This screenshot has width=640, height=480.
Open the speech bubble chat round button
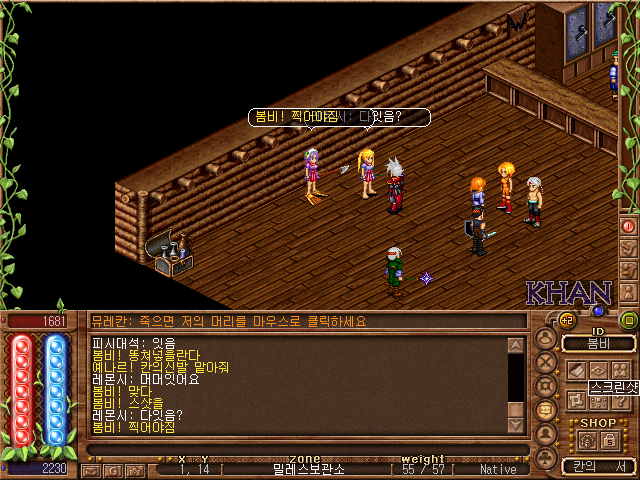pyautogui.click(x=547, y=411)
